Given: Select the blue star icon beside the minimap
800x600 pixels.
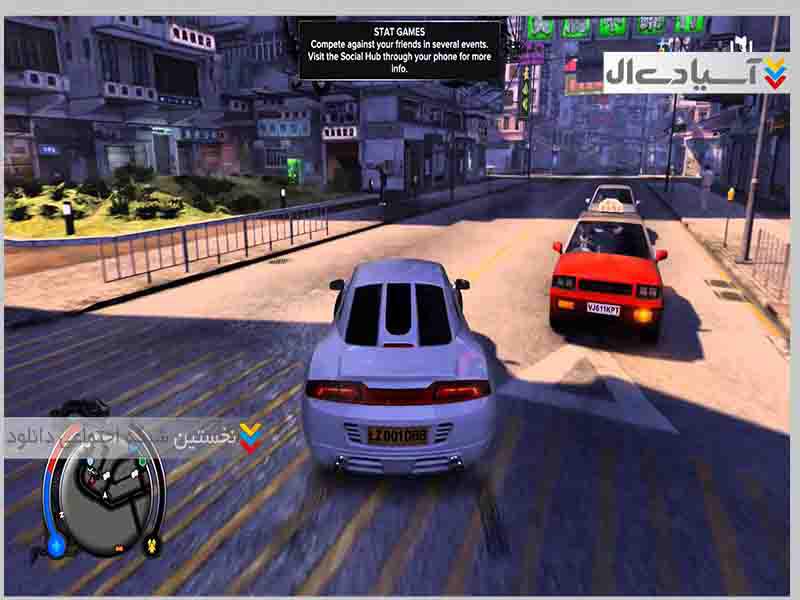Looking at the screenshot, I should pyautogui.click(x=57, y=546).
